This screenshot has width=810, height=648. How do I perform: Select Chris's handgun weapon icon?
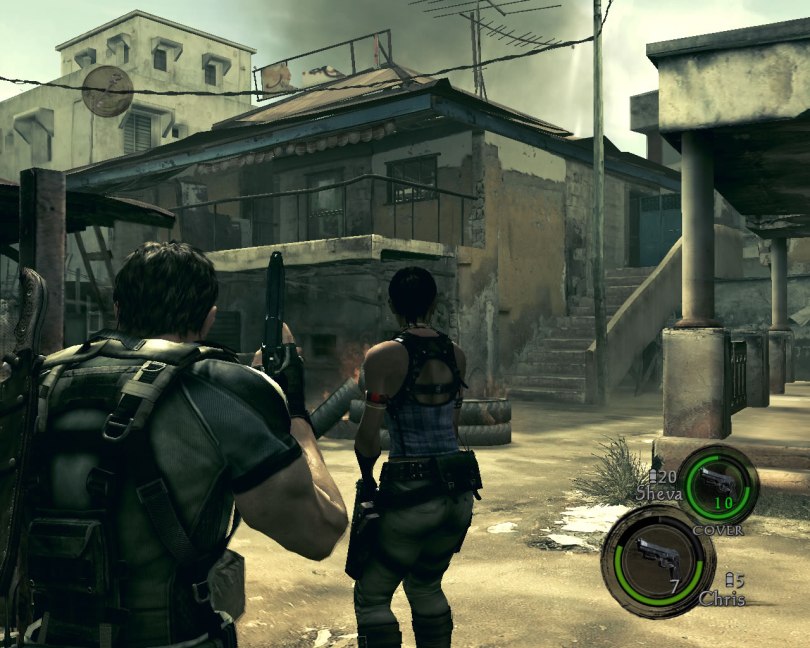(655, 554)
